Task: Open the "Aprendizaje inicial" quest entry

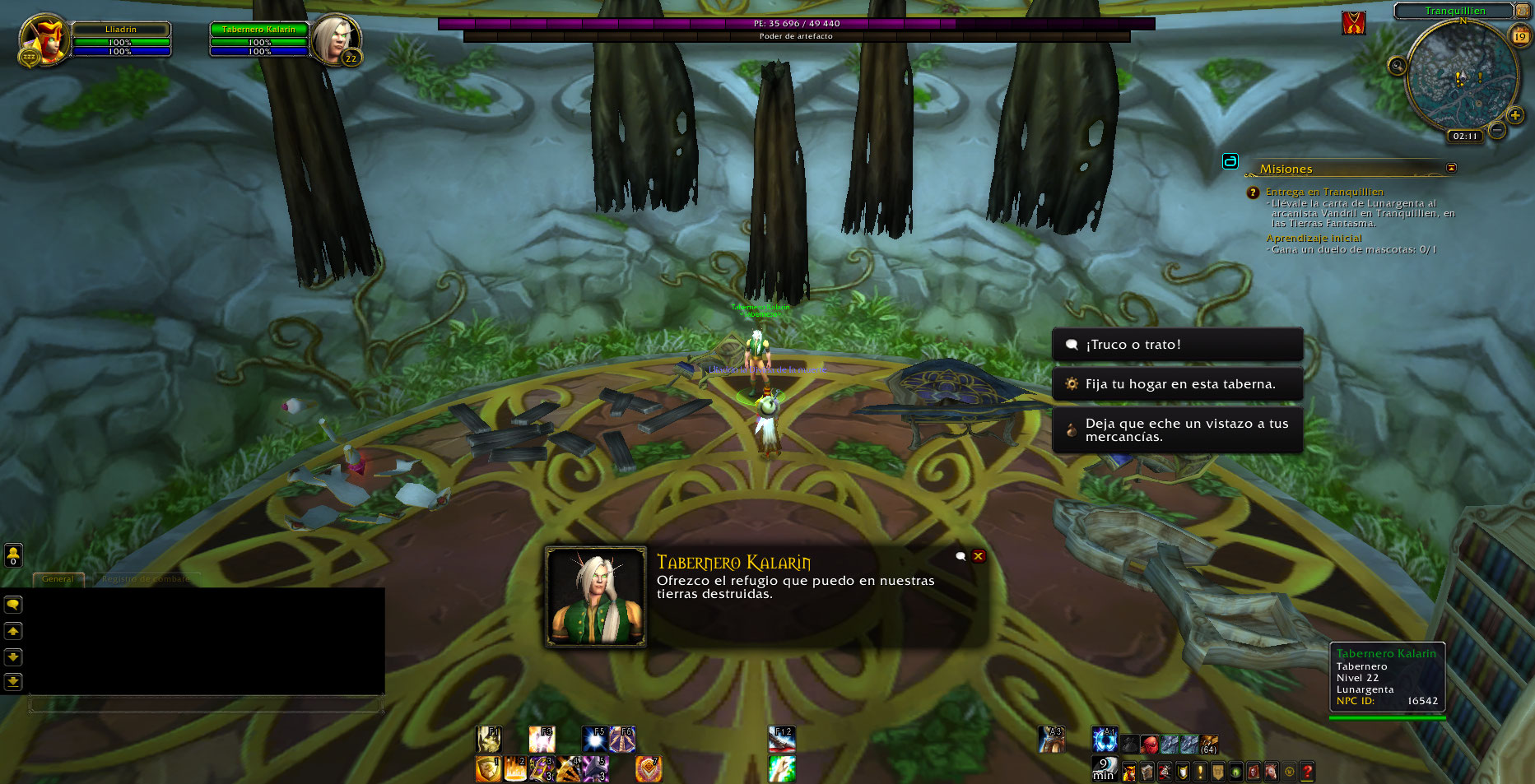Action: (1314, 239)
